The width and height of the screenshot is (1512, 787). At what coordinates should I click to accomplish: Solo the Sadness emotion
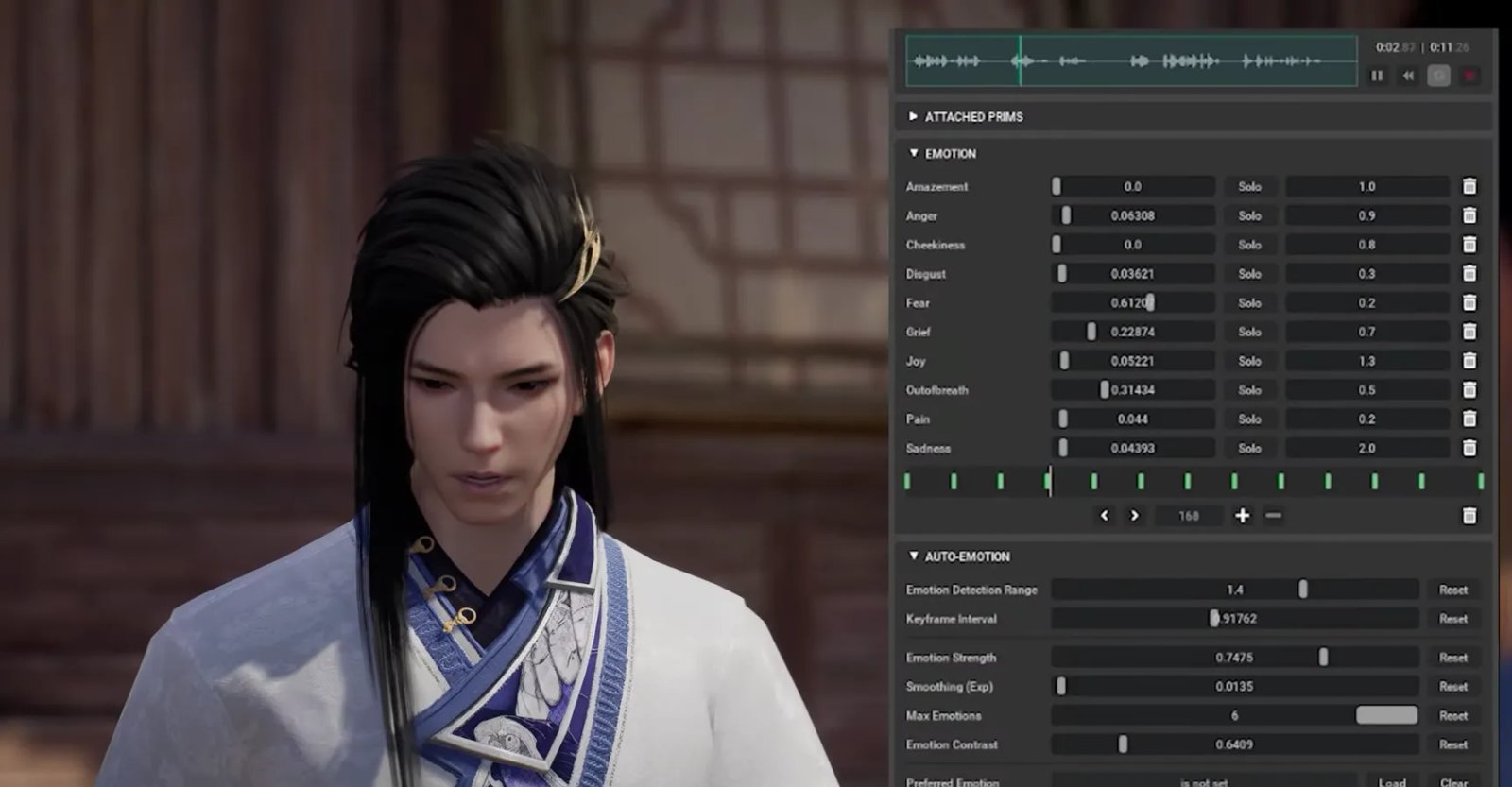tap(1249, 448)
